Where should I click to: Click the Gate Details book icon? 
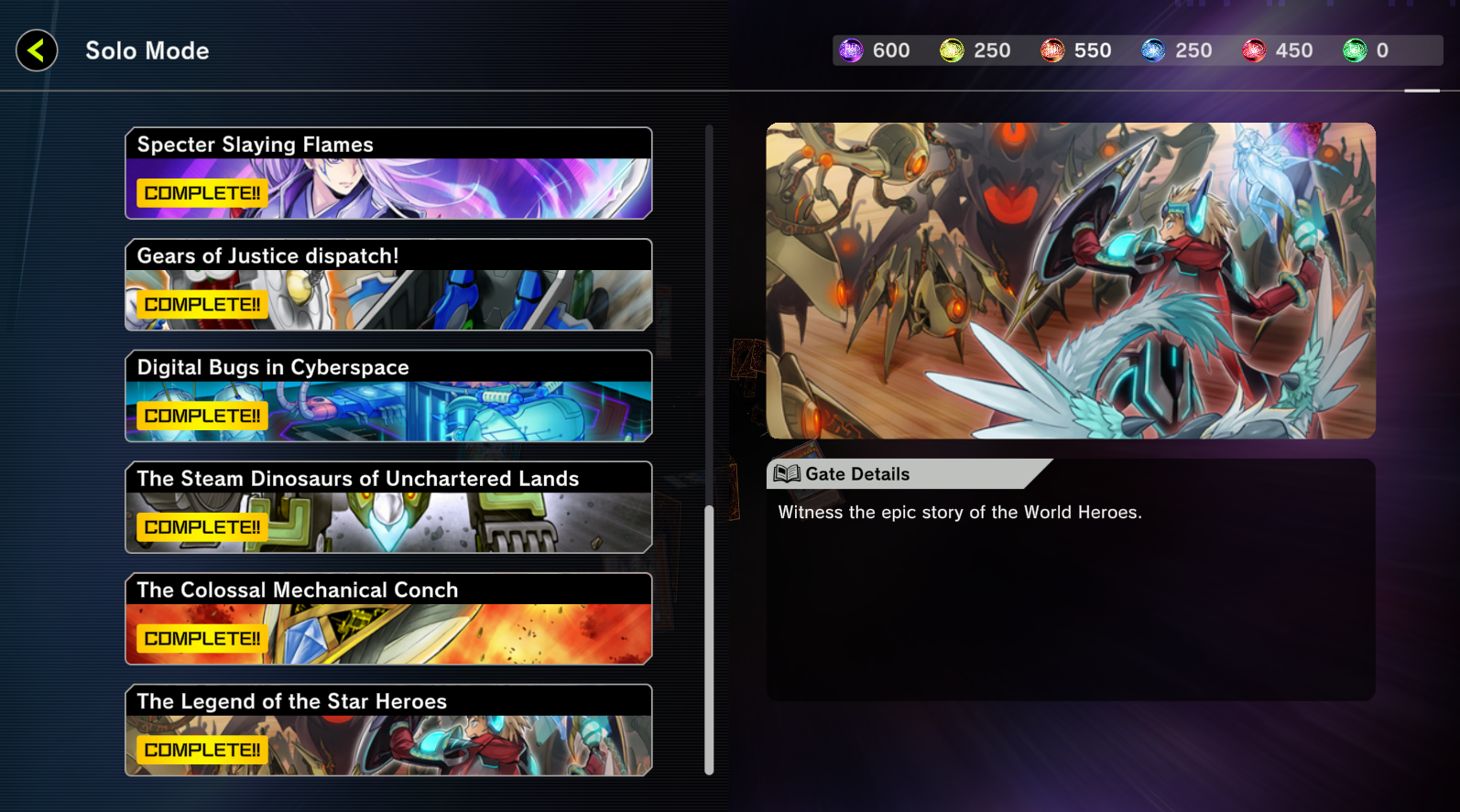[786, 473]
